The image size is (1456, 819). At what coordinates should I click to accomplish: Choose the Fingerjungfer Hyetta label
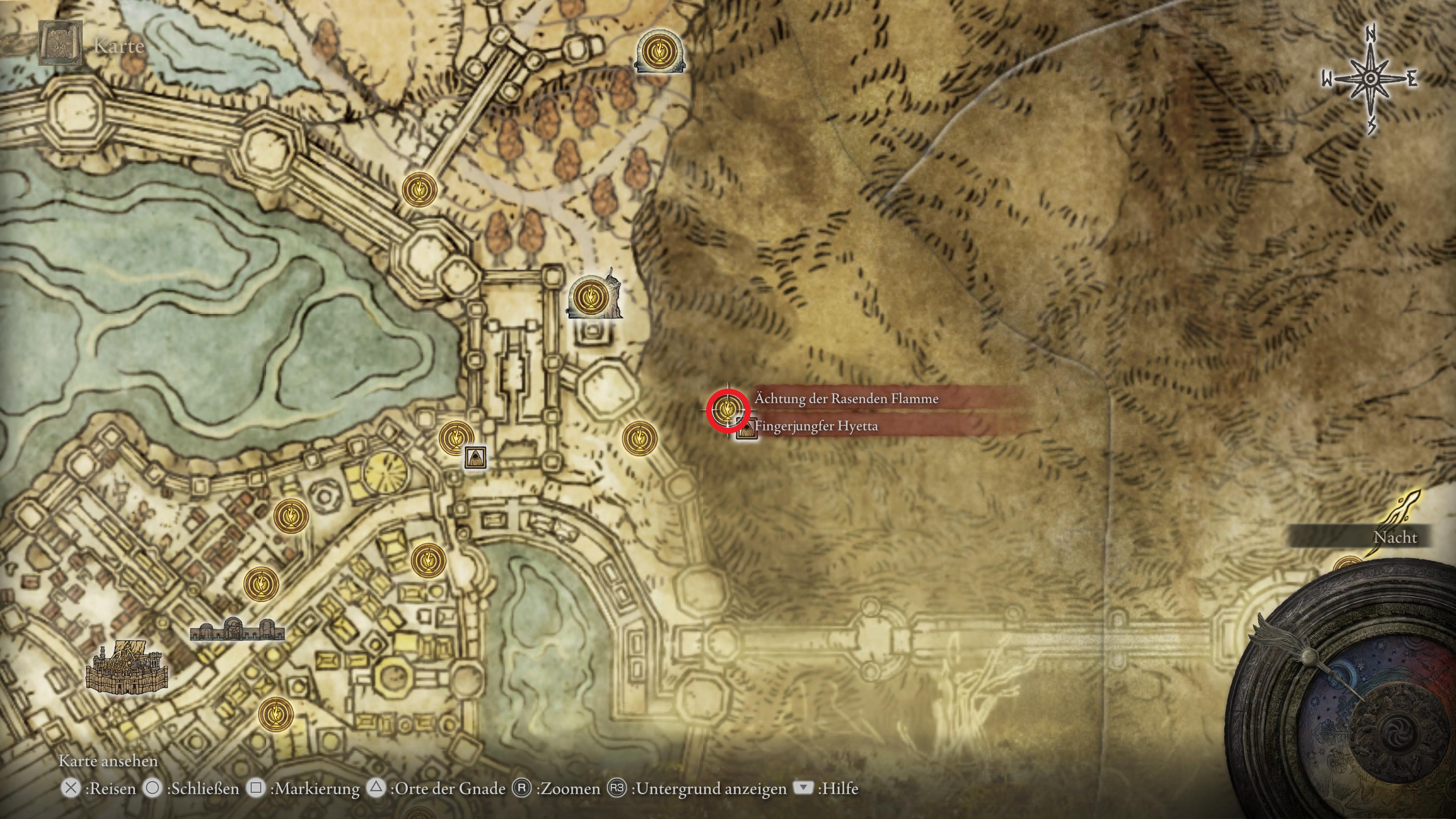[x=816, y=426]
